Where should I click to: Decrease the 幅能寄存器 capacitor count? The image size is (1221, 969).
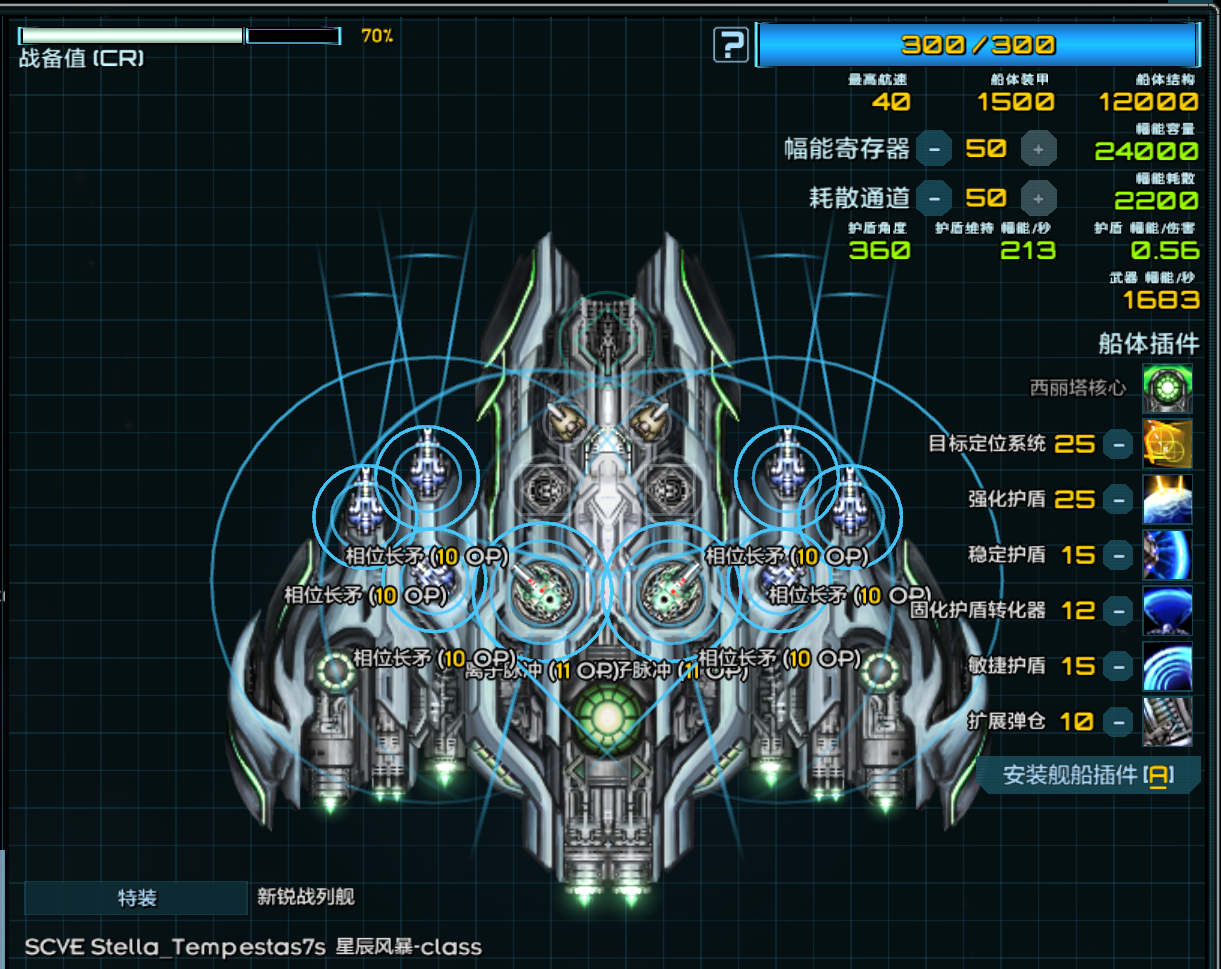tap(934, 149)
